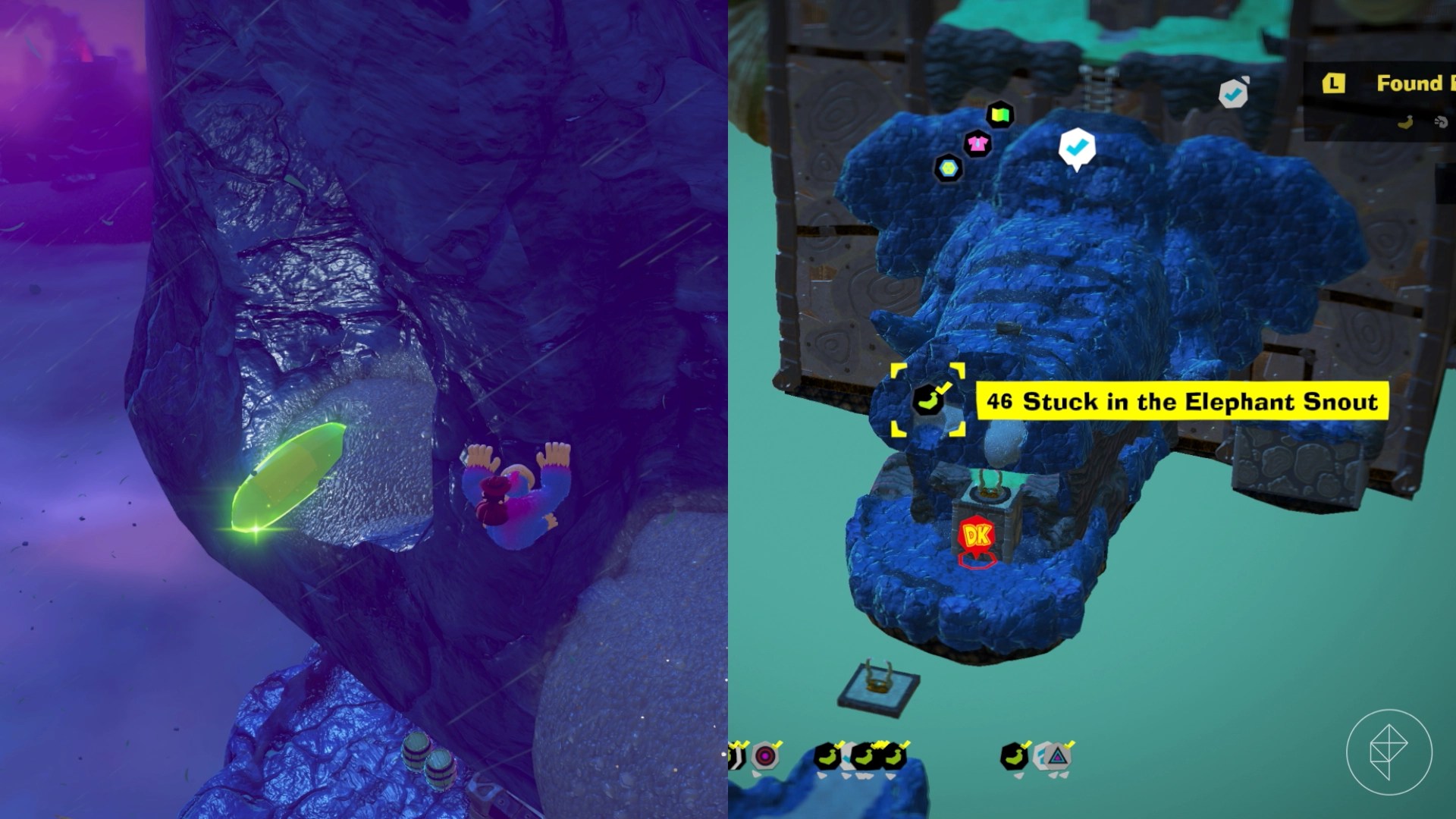Click the Polygon logo watermark
The width and height of the screenshot is (1456, 819).
(1389, 752)
